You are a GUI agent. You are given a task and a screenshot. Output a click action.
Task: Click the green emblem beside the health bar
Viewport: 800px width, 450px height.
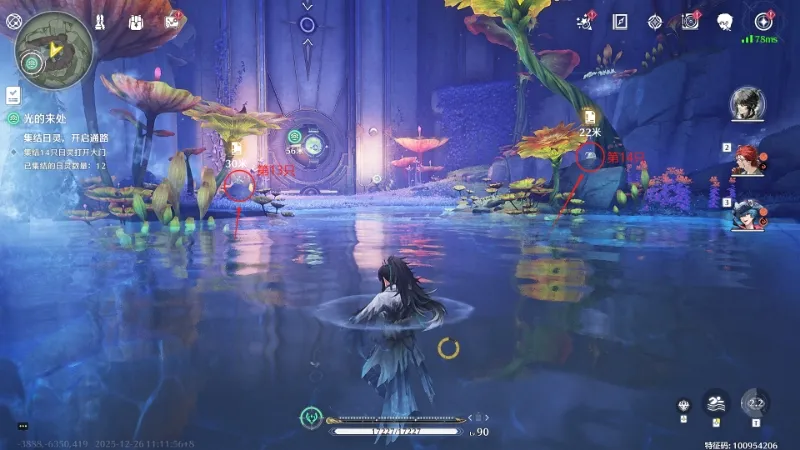point(313,417)
